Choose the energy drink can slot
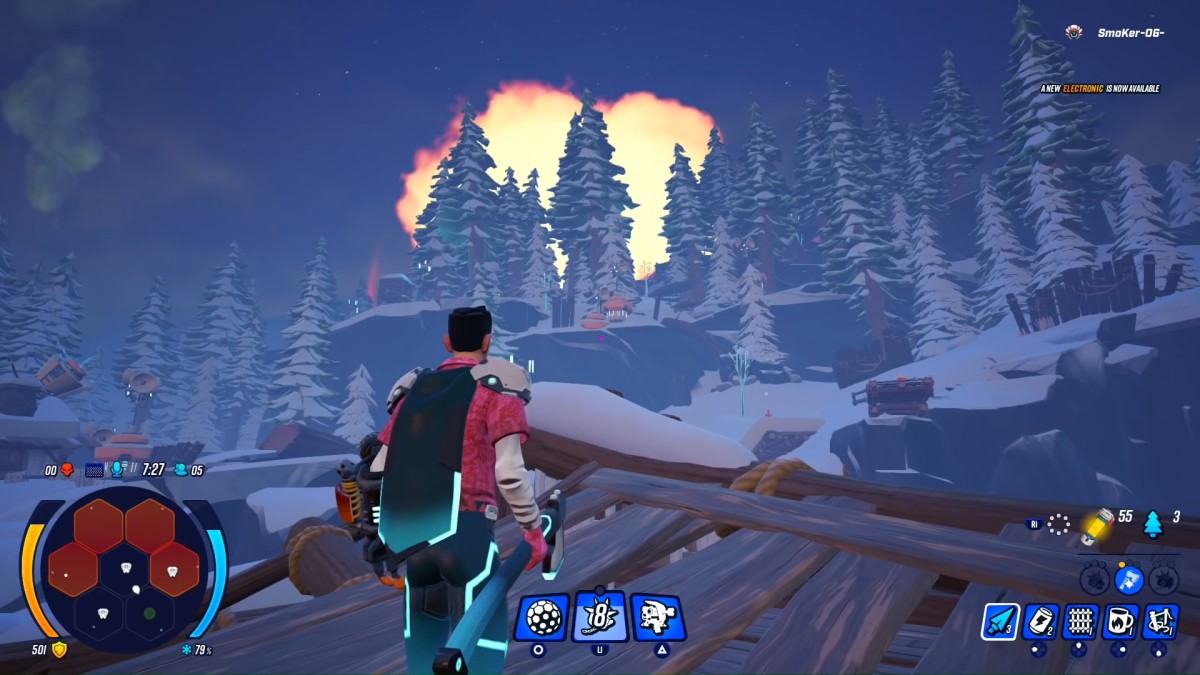This screenshot has height=675, width=1200. coord(1040,621)
